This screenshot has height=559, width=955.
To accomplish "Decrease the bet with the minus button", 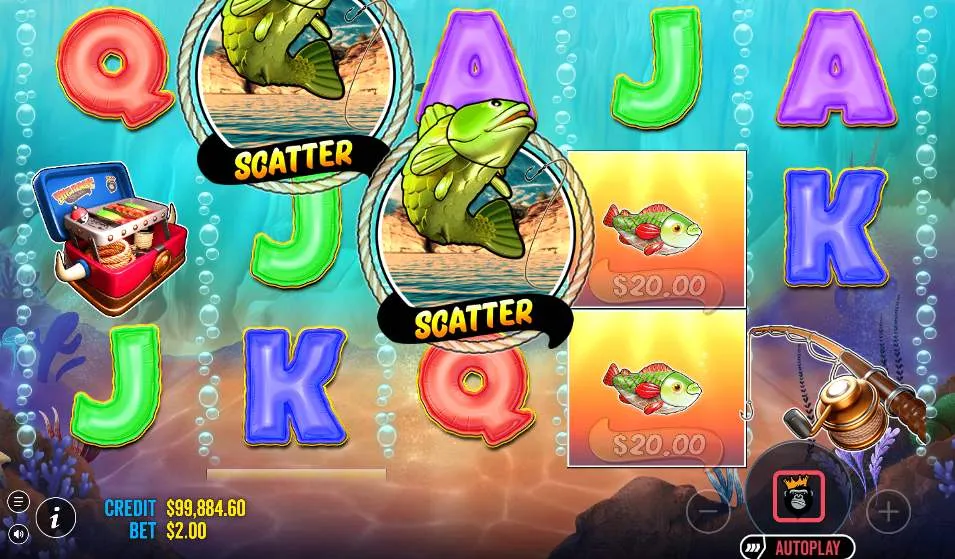I will (x=708, y=512).
